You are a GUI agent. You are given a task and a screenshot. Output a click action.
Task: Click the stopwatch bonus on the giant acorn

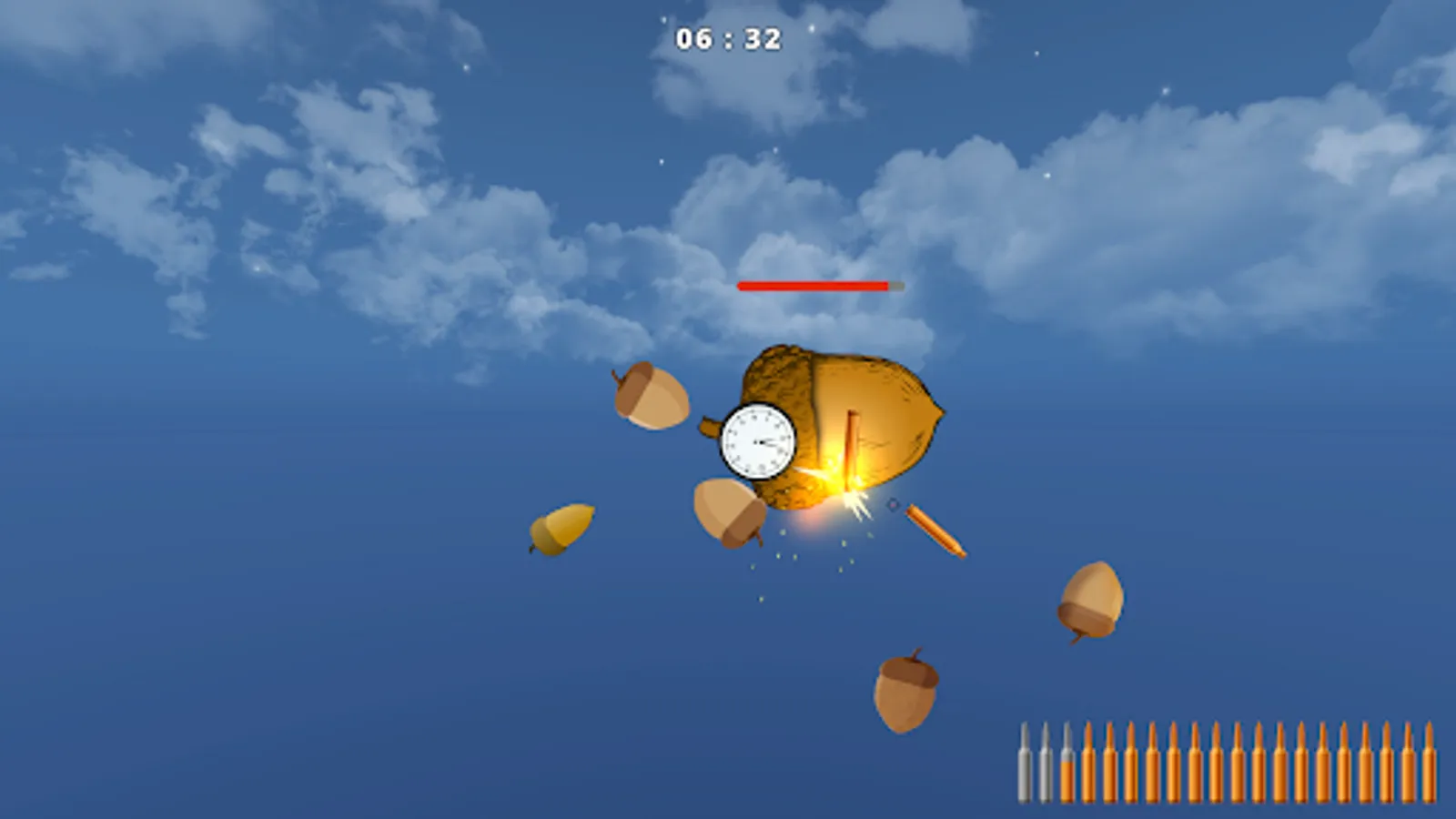point(758,441)
